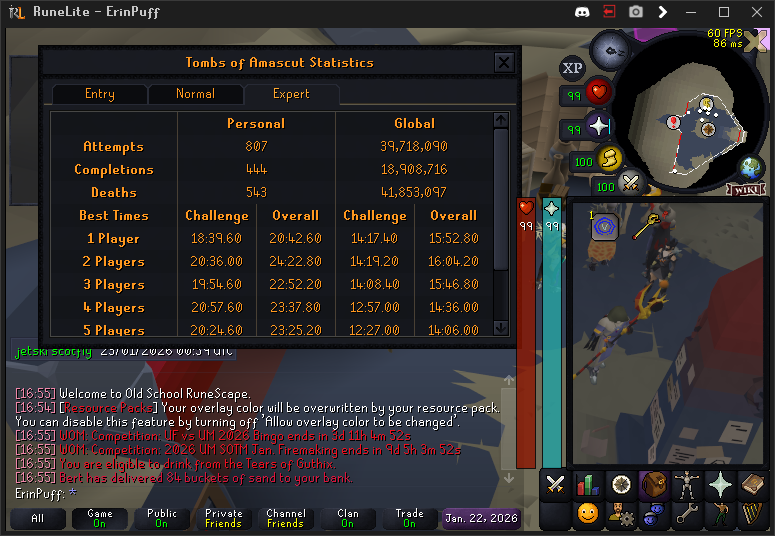Viewport: 775px width, 536px height.
Task: Toggle run with the boot energy orb
Action: tap(608, 159)
